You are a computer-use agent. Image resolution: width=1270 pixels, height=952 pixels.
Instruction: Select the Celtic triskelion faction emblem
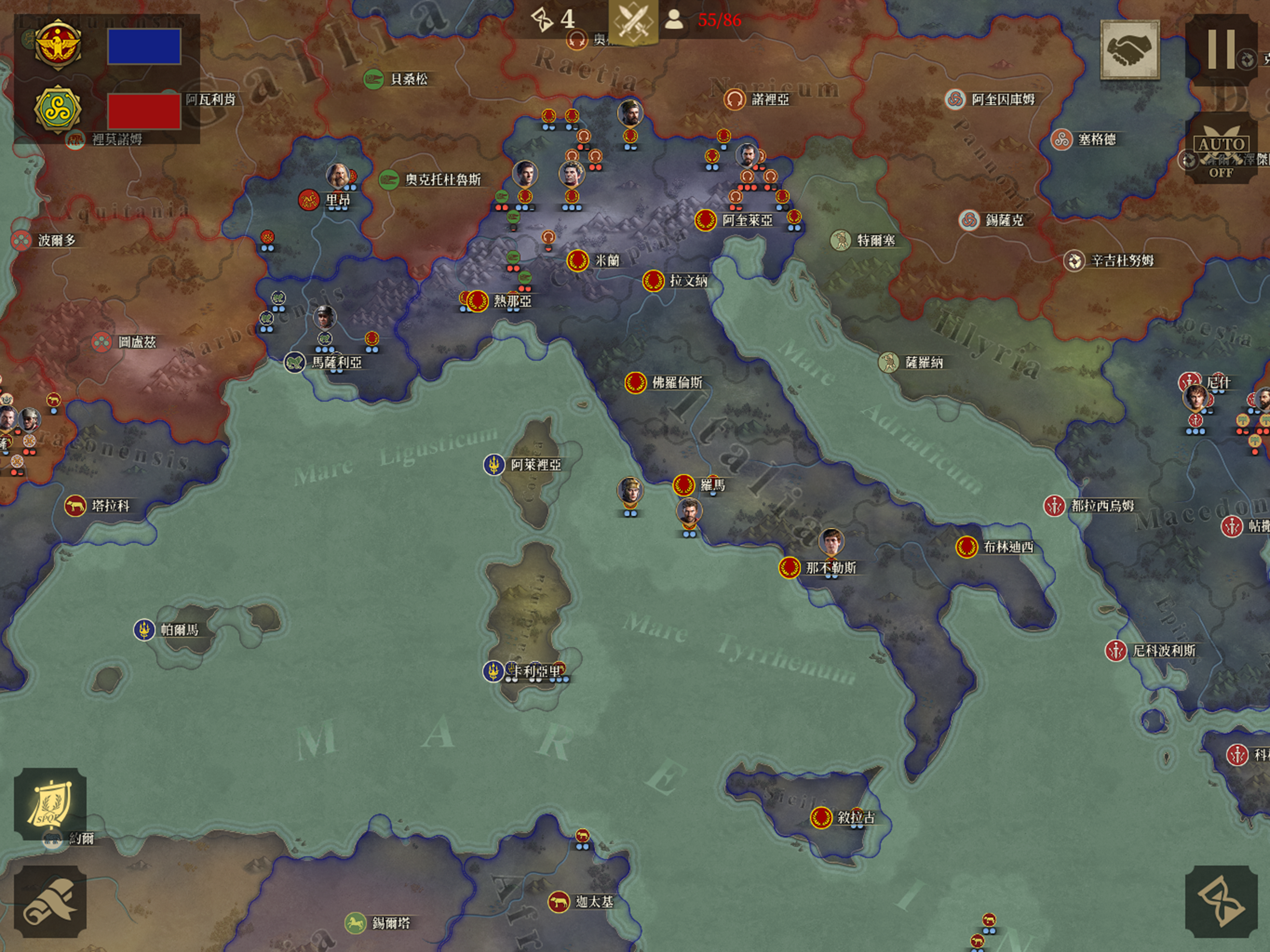tap(58, 109)
